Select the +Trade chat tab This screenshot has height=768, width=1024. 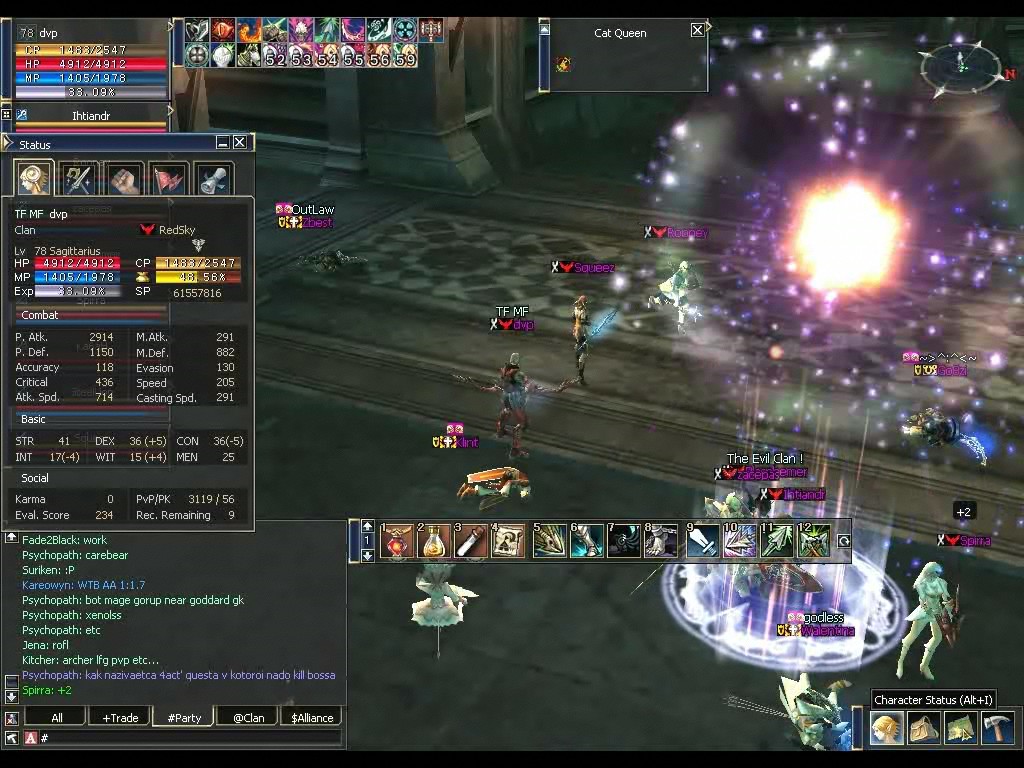[120, 717]
